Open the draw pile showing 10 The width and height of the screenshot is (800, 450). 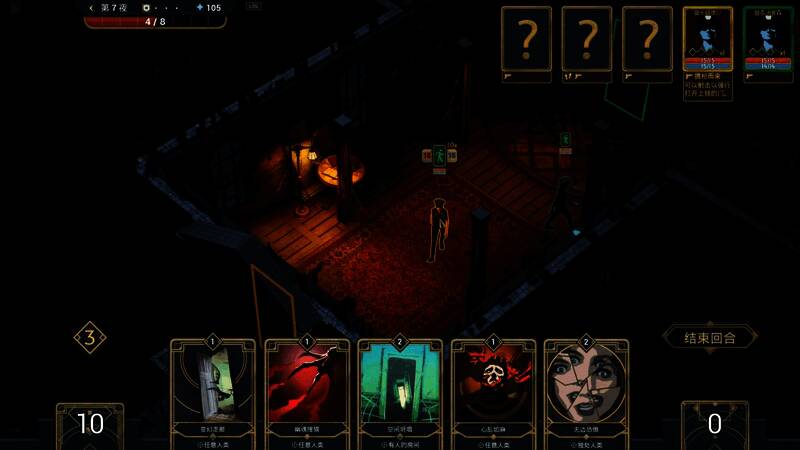click(90, 424)
